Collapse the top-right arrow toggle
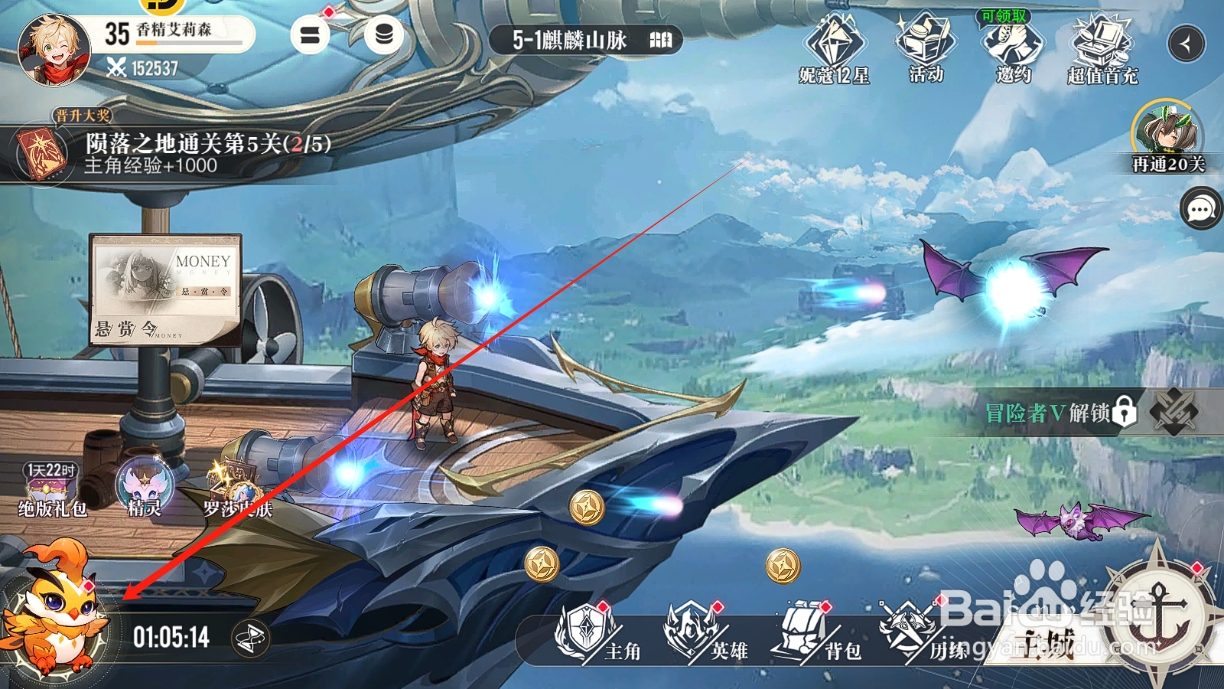This screenshot has height=689, width=1224. click(1186, 43)
